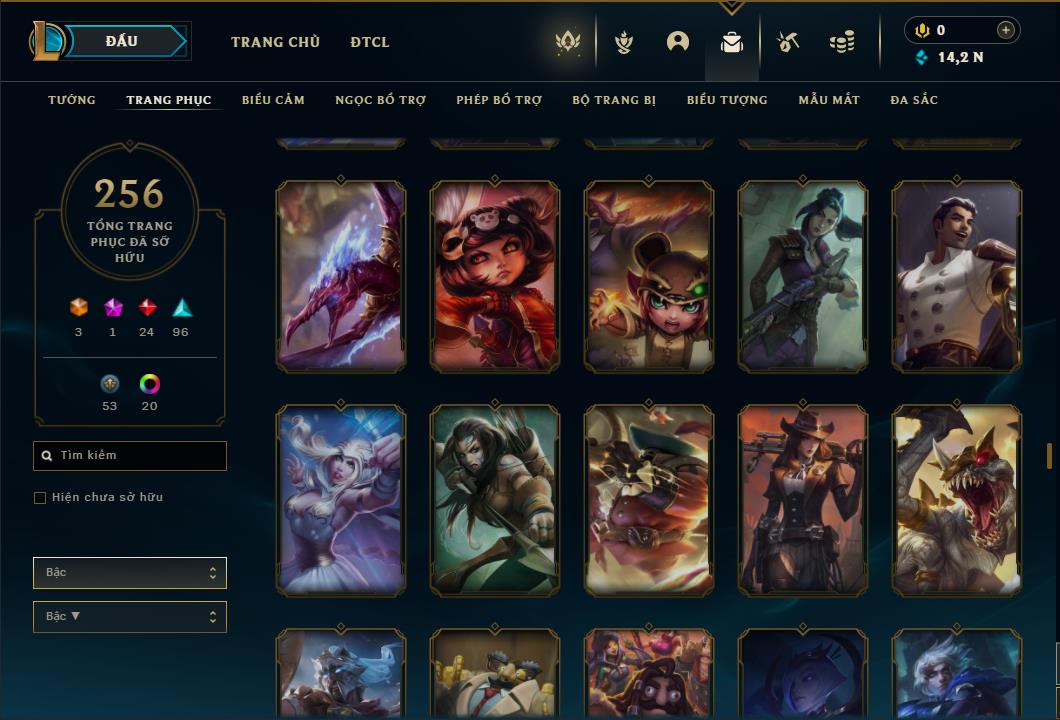This screenshot has height=720, width=1060.
Task: Switch to the TƯỚNG tab
Action: tap(72, 100)
